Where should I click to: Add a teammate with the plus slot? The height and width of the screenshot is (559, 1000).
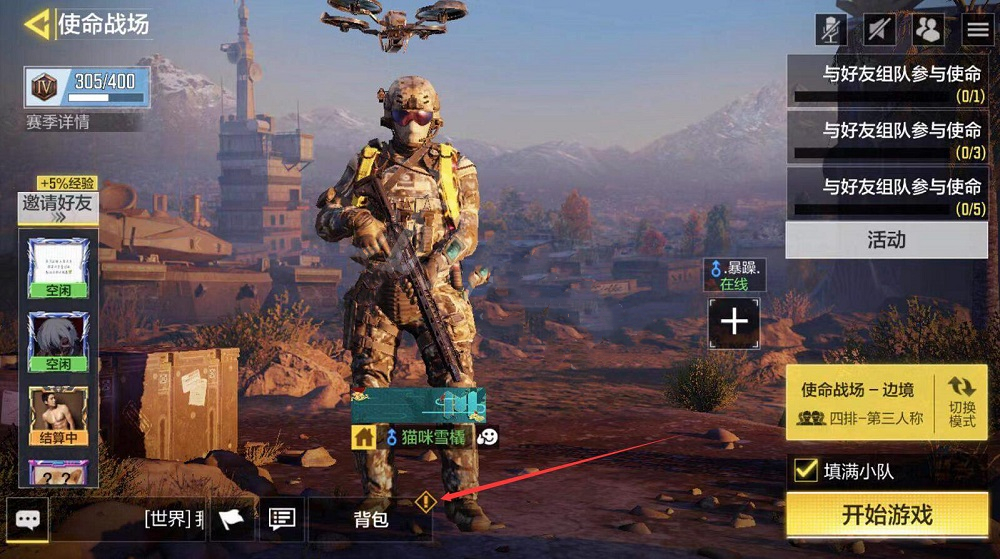734,322
